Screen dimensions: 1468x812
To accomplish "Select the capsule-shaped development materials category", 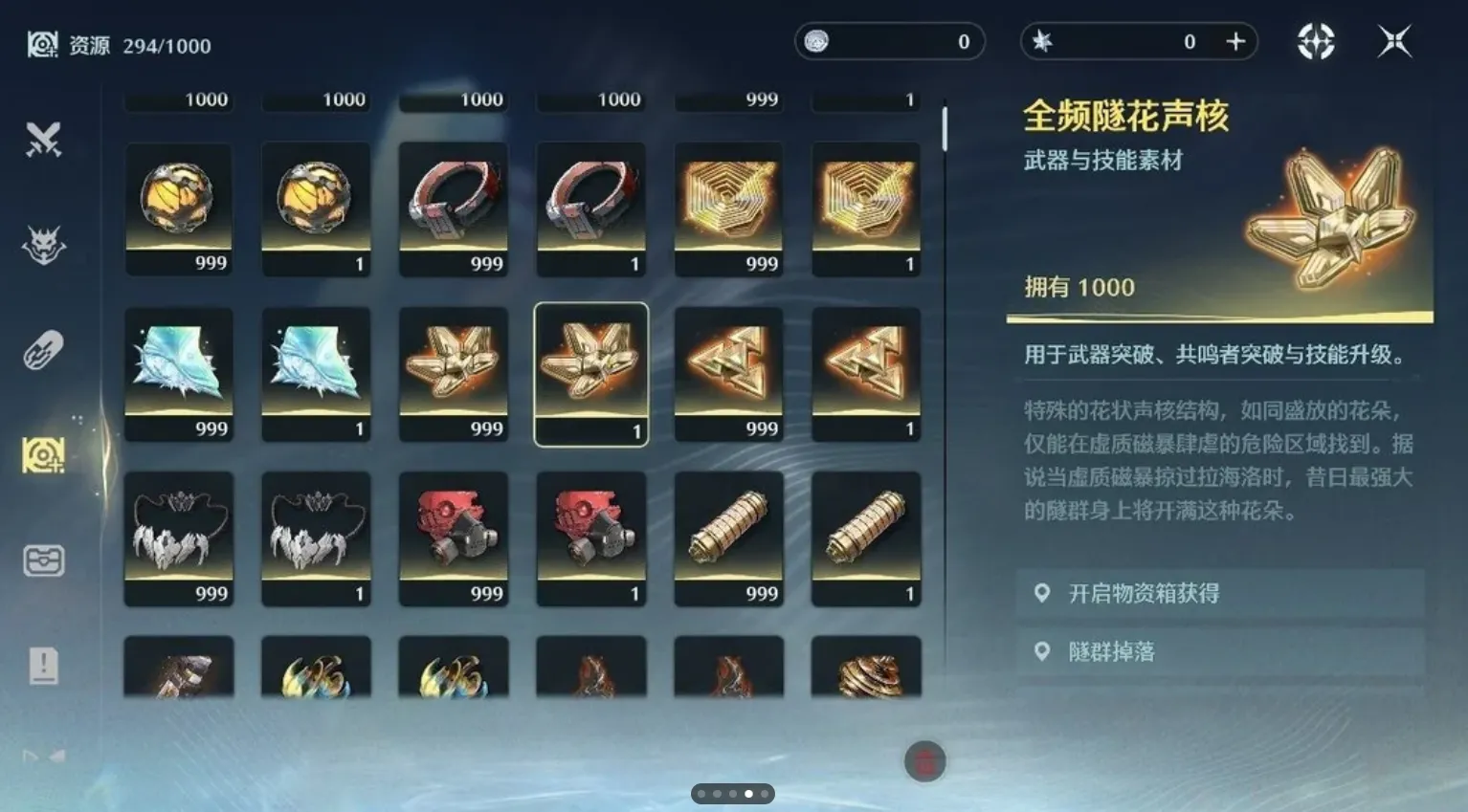I will pyautogui.click(x=42, y=349).
